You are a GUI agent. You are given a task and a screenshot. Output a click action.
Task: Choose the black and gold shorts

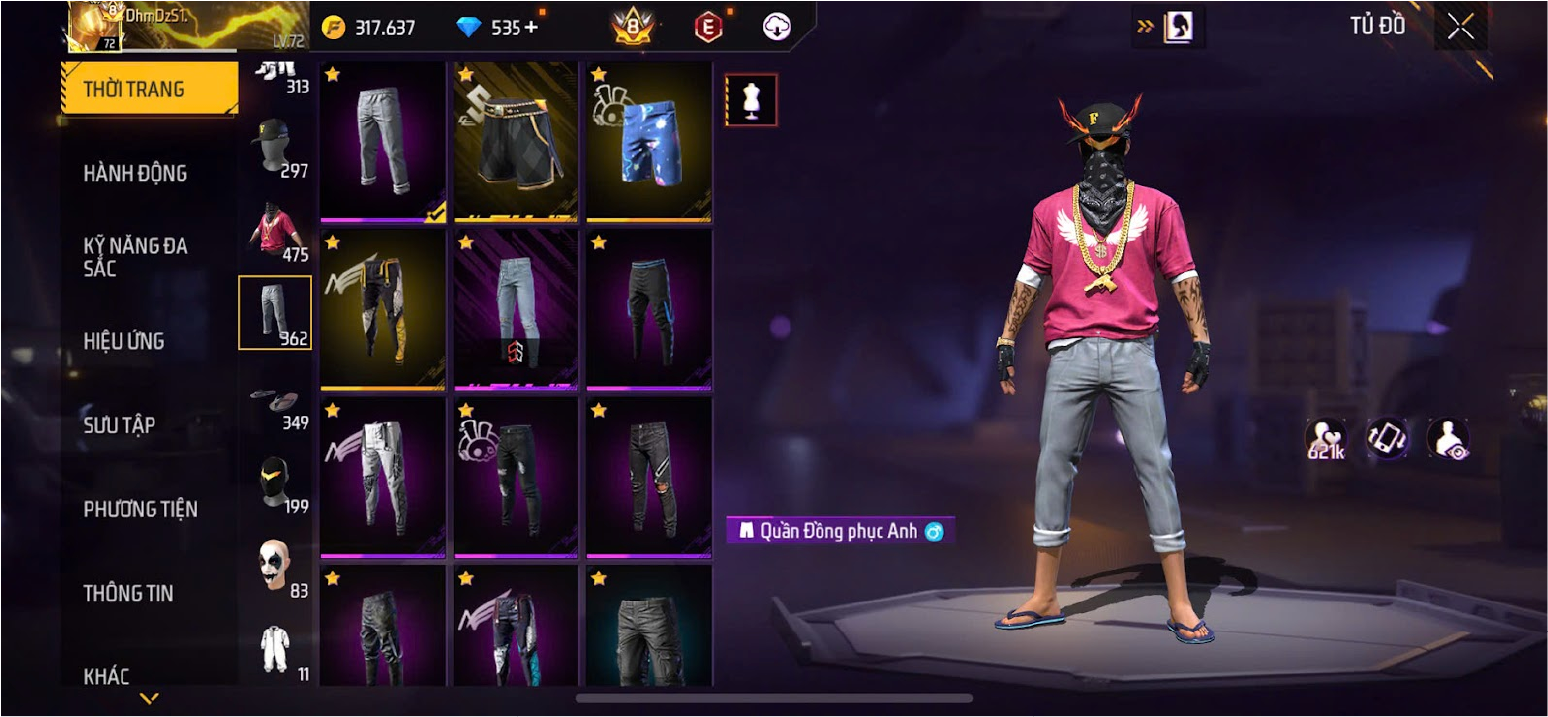click(x=516, y=142)
